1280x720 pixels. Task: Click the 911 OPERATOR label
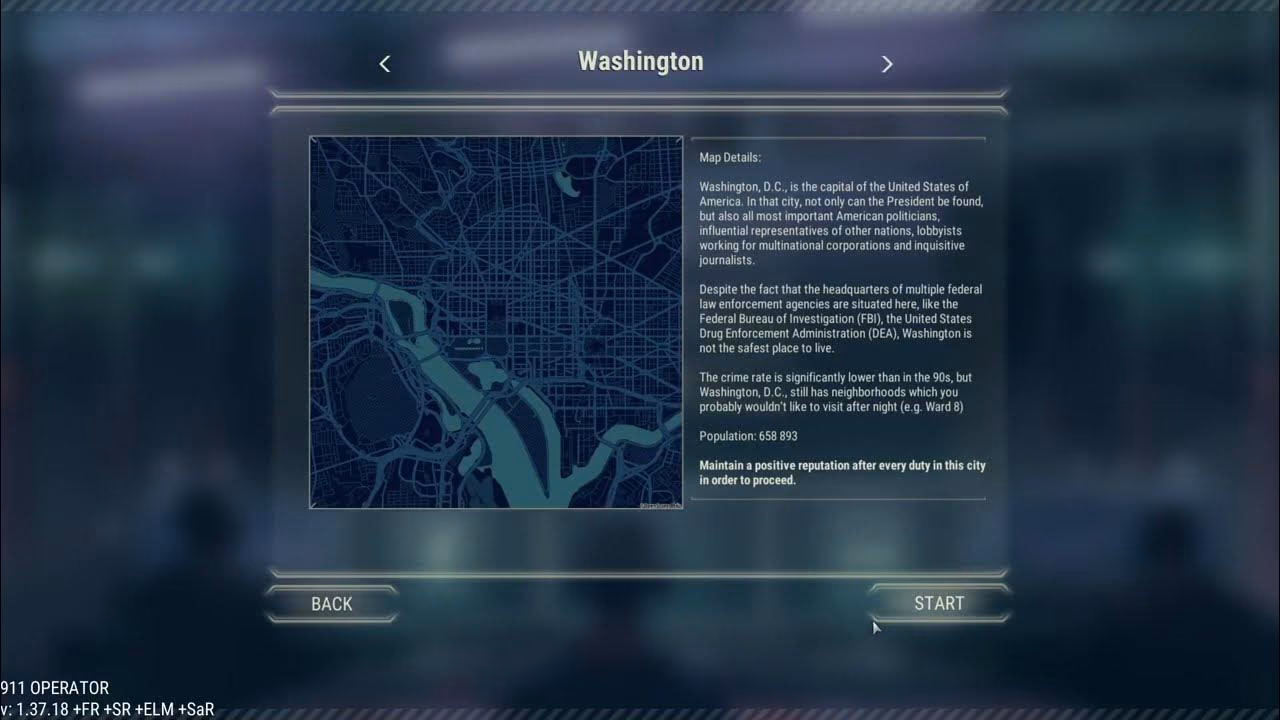tap(54, 688)
